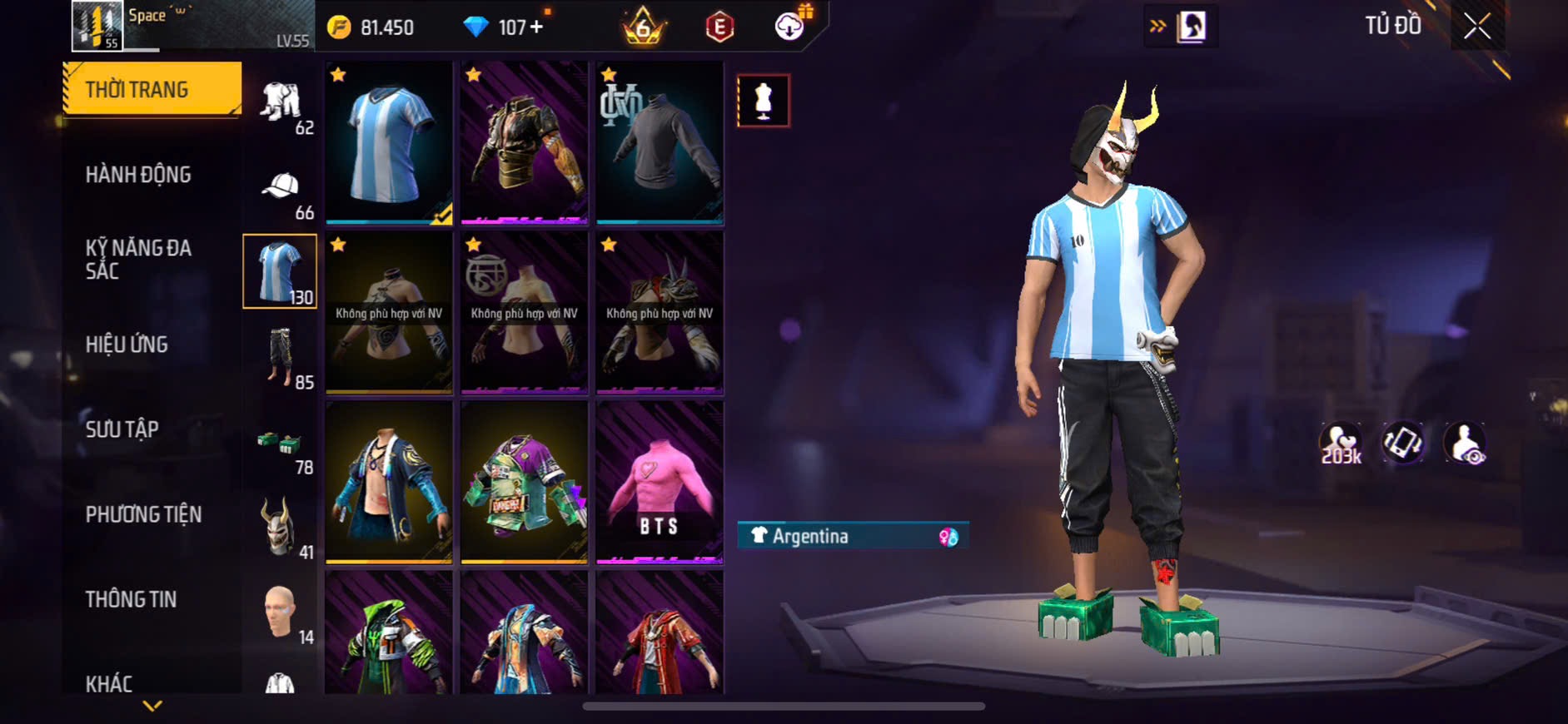Click the mannequin preview icon
The width and height of the screenshot is (1568, 724).
pos(763,101)
